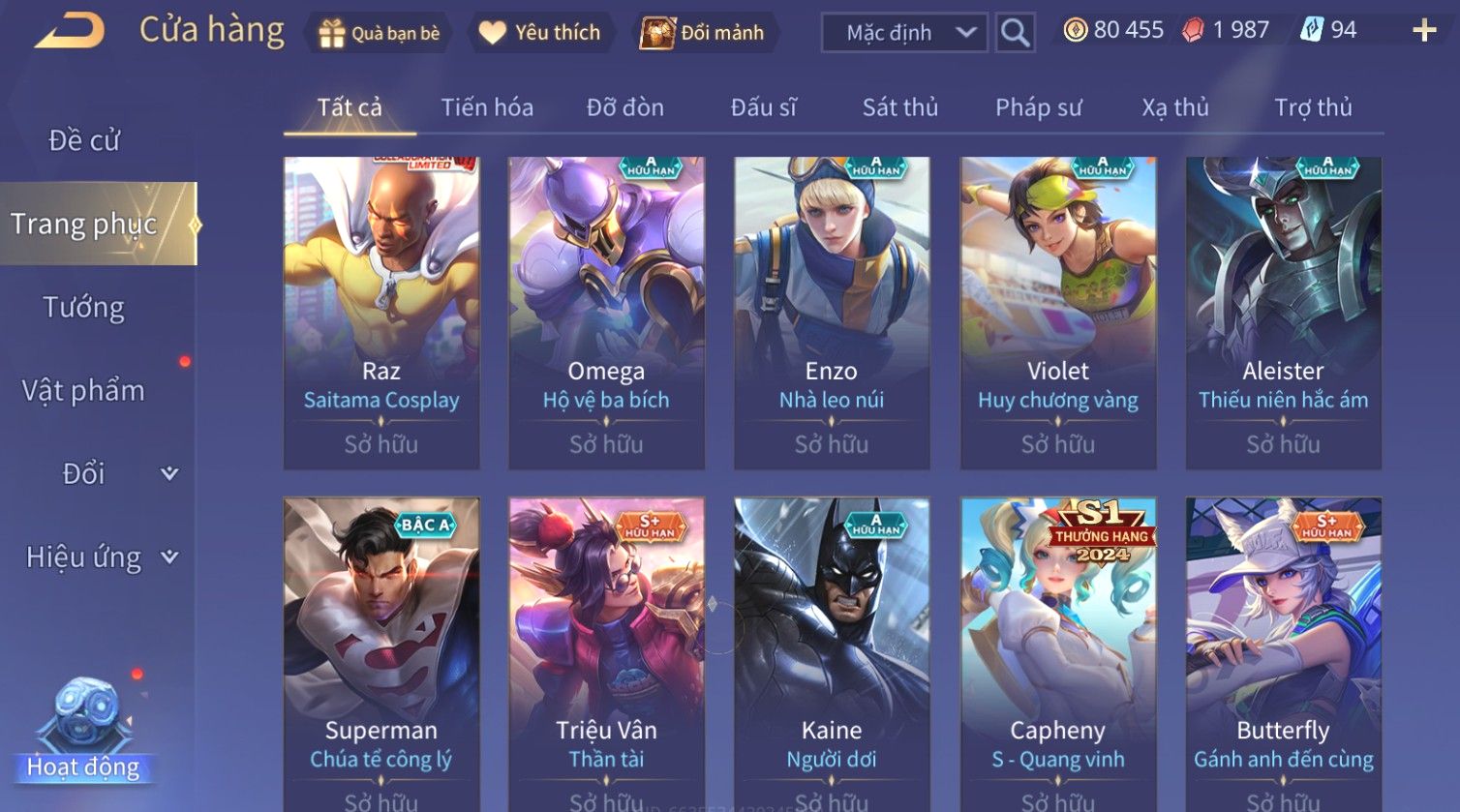The height and width of the screenshot is (812, 1460).
Task: Add currency with the plus button
Action: [1424, 31]
